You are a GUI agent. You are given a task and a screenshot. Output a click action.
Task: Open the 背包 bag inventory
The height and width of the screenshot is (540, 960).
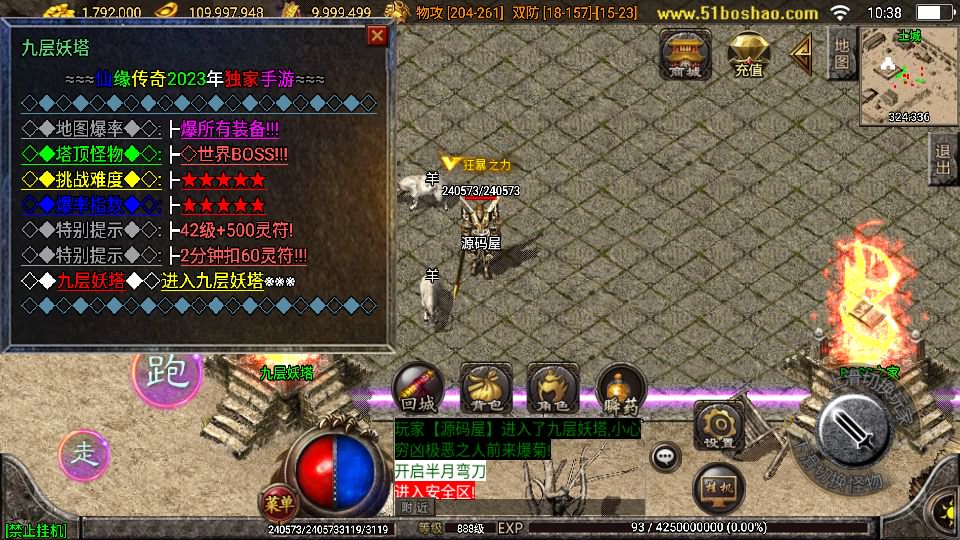click(x=485, y=388)
